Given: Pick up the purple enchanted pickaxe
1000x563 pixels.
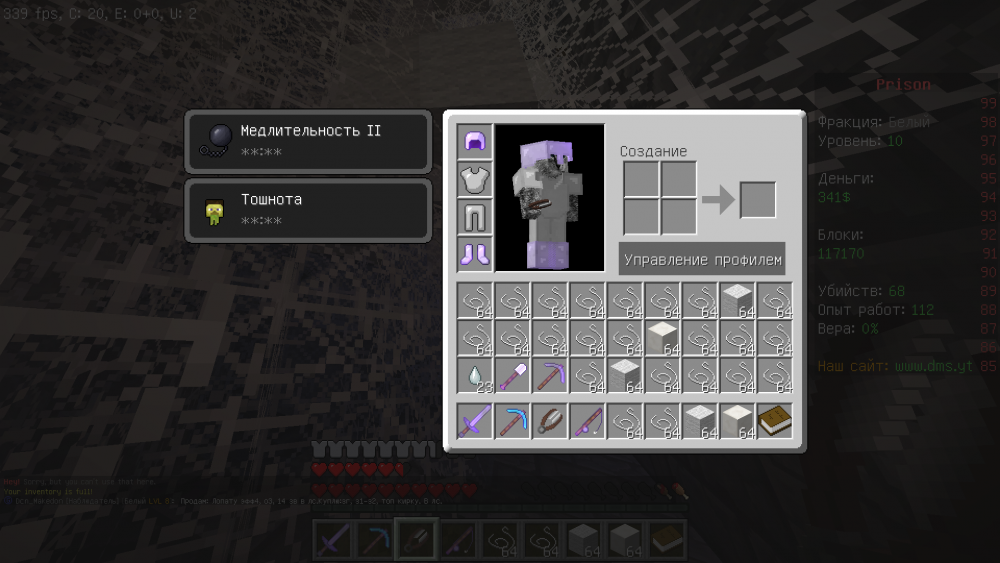Looking at the screenshot, I should point(550,376).
